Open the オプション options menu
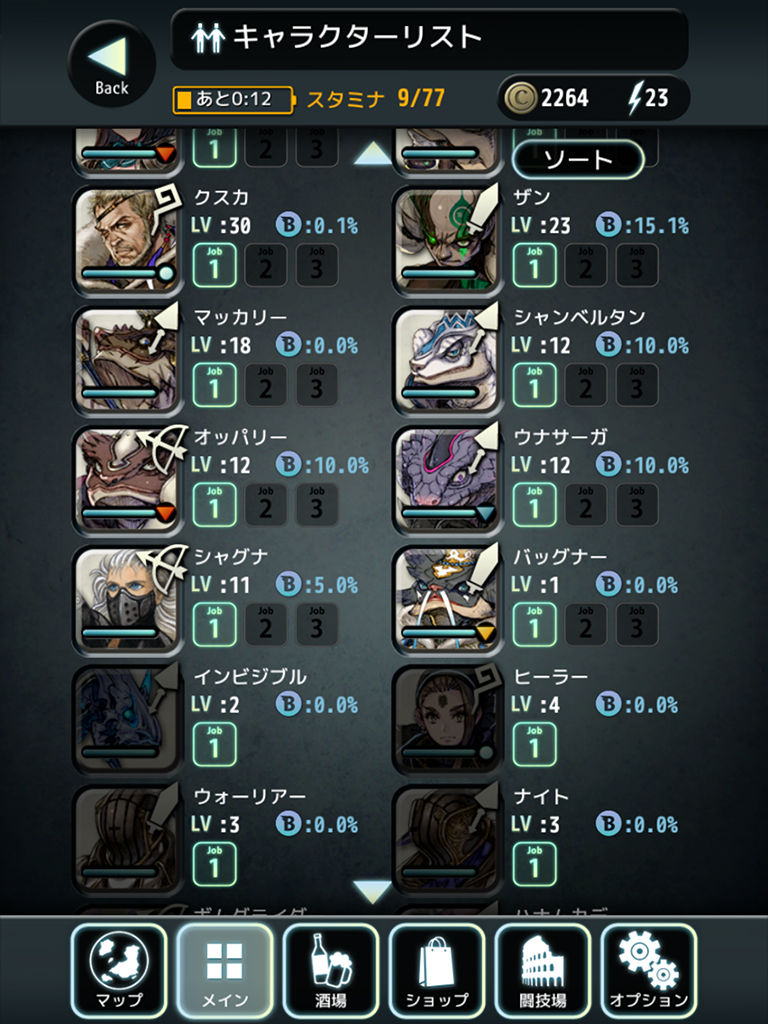Screen dimensions: 768x1024 click(x=649, y=970)
